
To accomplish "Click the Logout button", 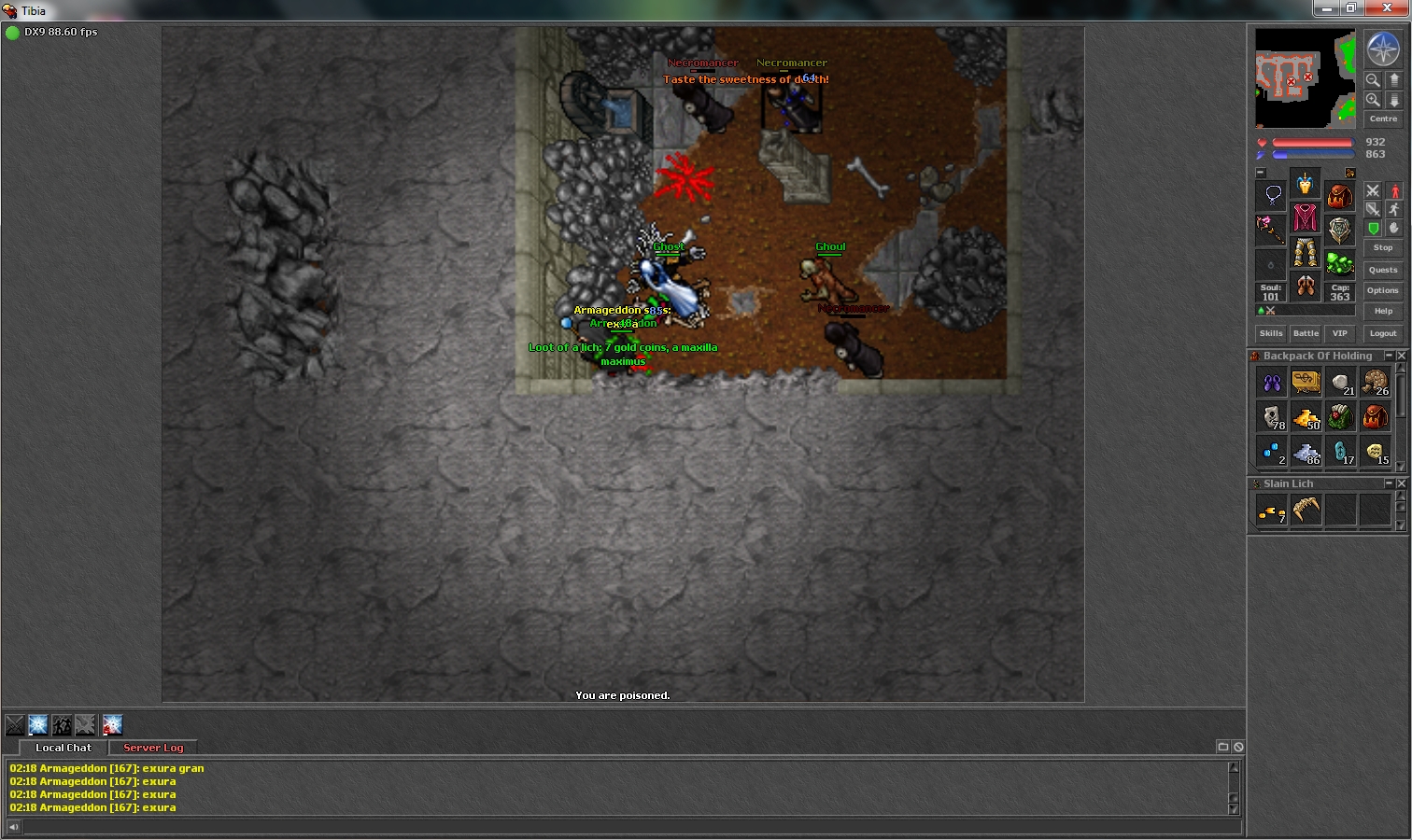I will (1383, 333).
